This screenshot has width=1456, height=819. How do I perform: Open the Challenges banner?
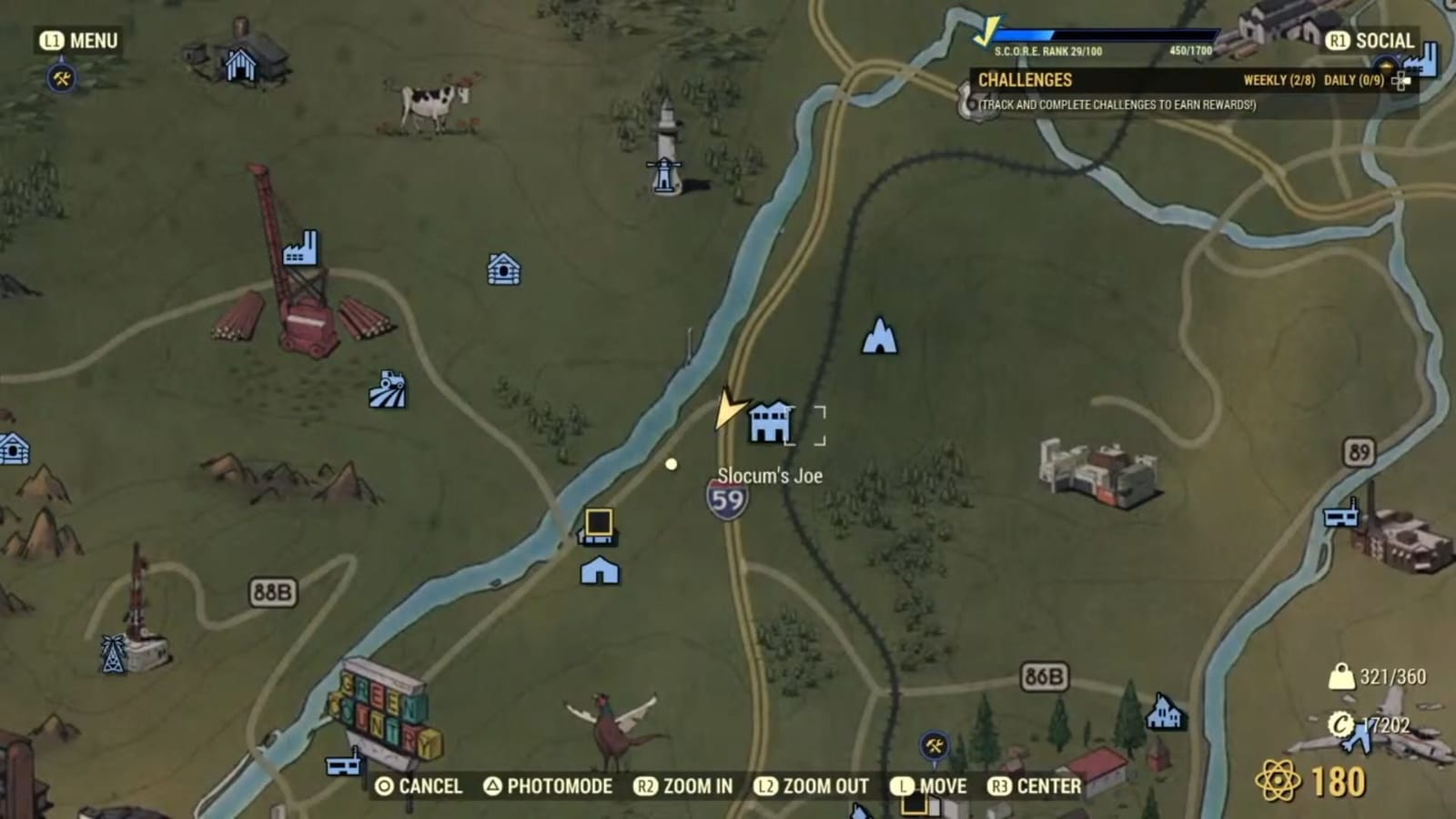click(1024, 80)
